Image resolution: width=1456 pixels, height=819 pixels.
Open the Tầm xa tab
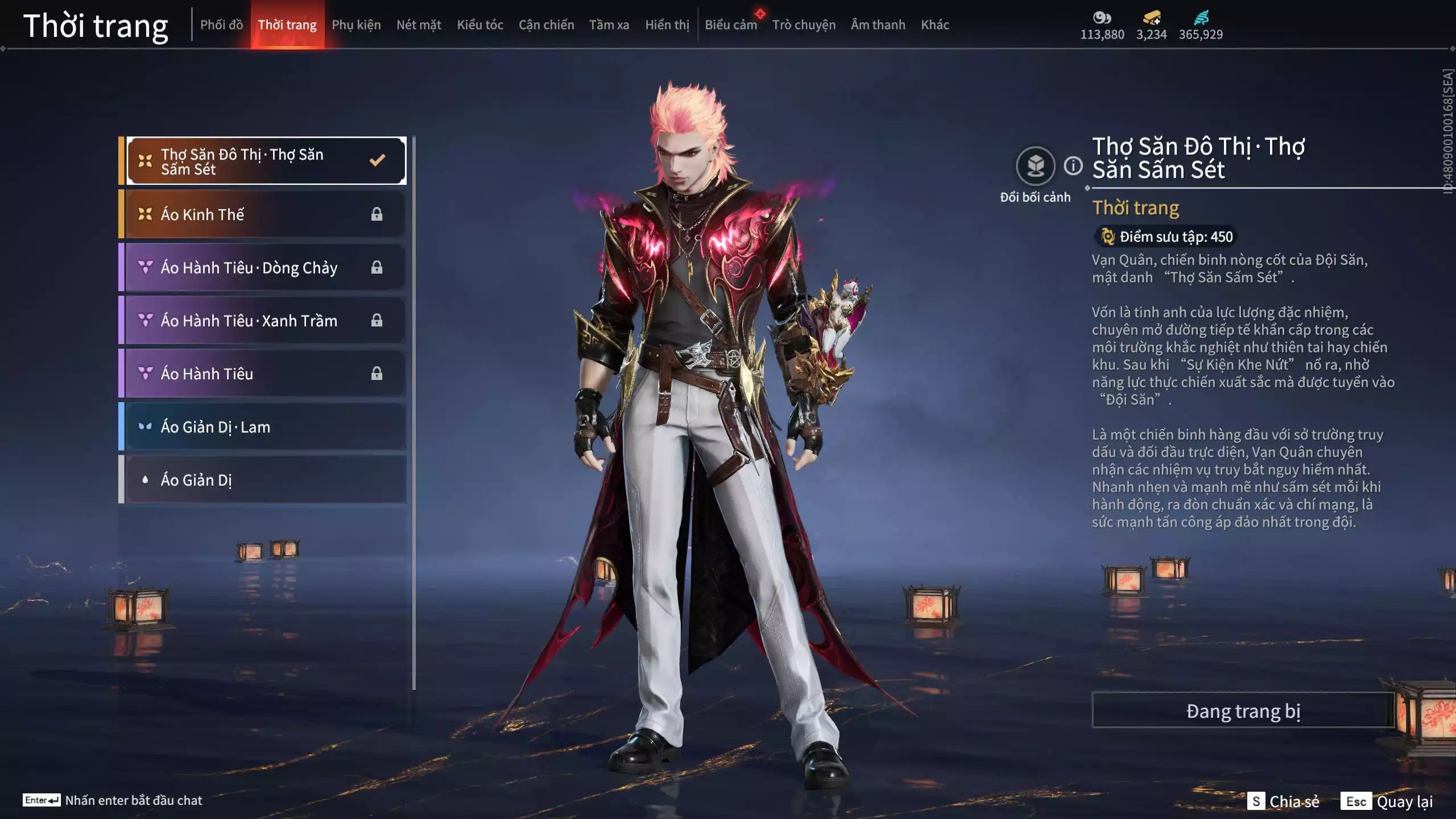(609, 25)
